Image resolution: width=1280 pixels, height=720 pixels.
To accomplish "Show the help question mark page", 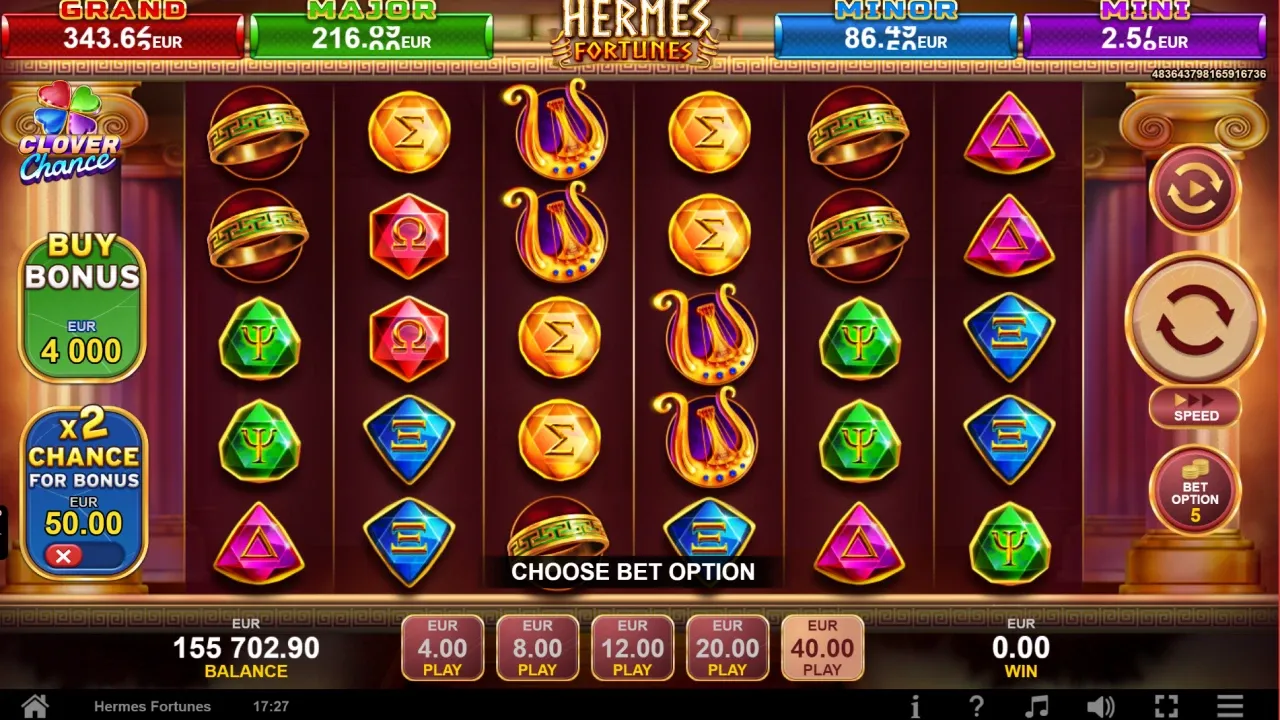I will point(976,706).
